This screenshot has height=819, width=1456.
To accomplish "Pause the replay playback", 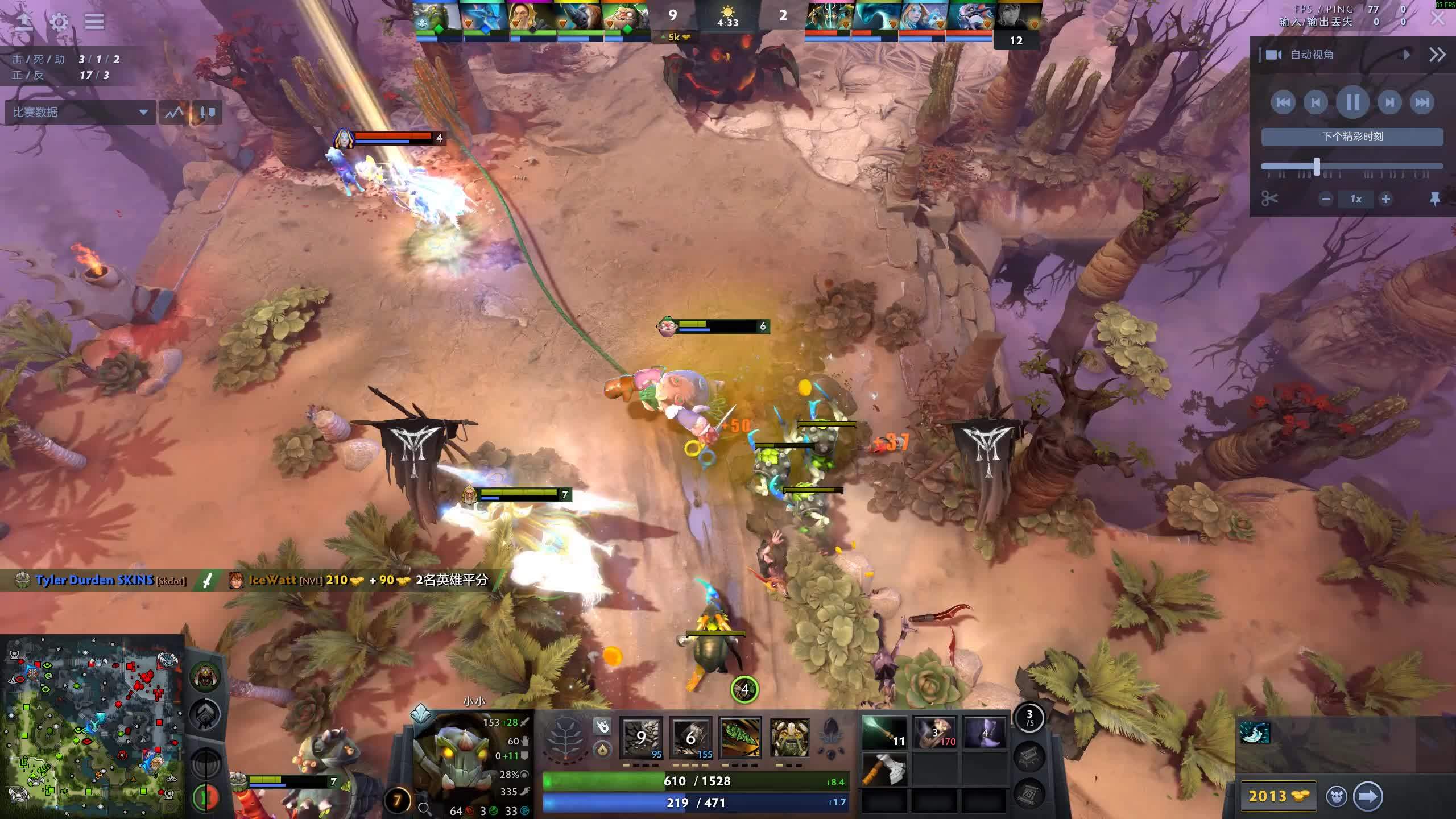I will coord(1352,102).
